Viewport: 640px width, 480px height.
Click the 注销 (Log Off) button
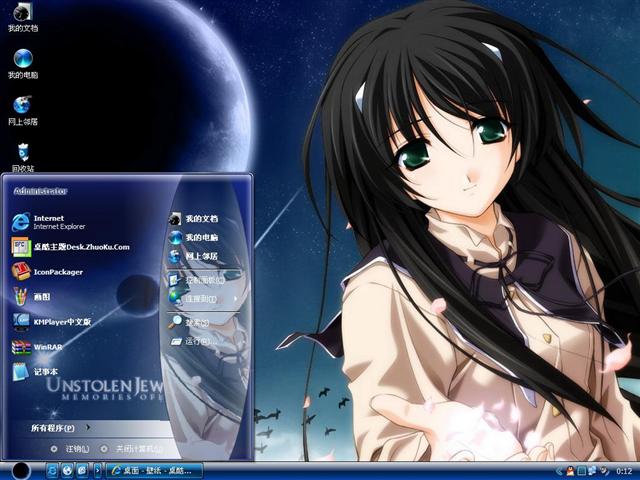[x=71, y=449]
